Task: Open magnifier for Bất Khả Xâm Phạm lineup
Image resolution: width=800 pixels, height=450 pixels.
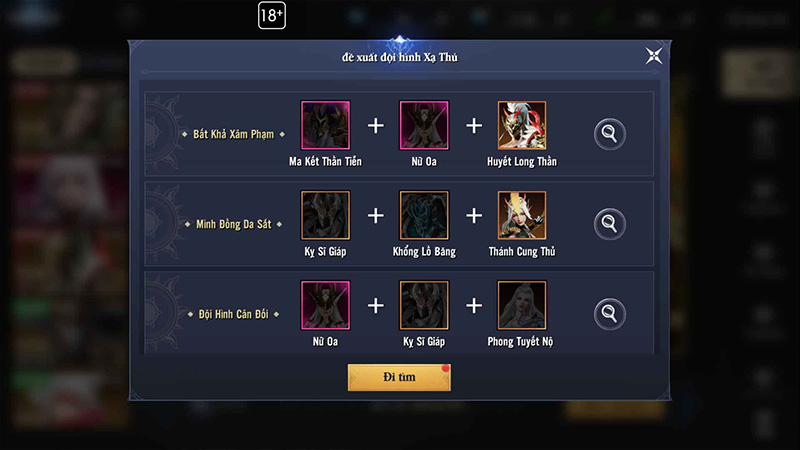Action: click(608, 133)
